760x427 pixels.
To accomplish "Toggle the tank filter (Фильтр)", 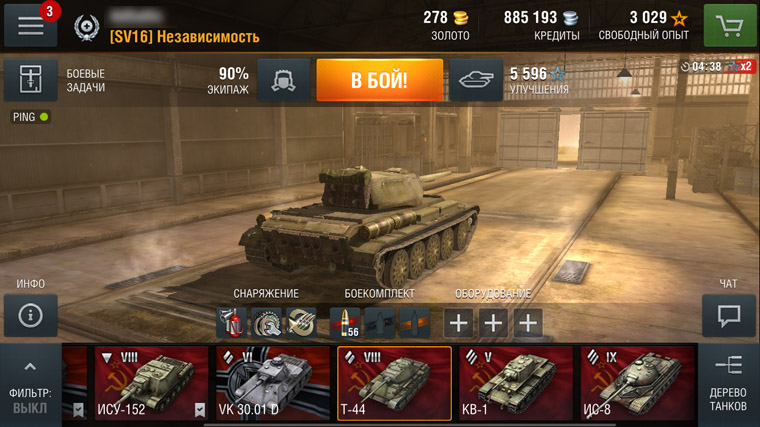I will click(x=30, y=385).
